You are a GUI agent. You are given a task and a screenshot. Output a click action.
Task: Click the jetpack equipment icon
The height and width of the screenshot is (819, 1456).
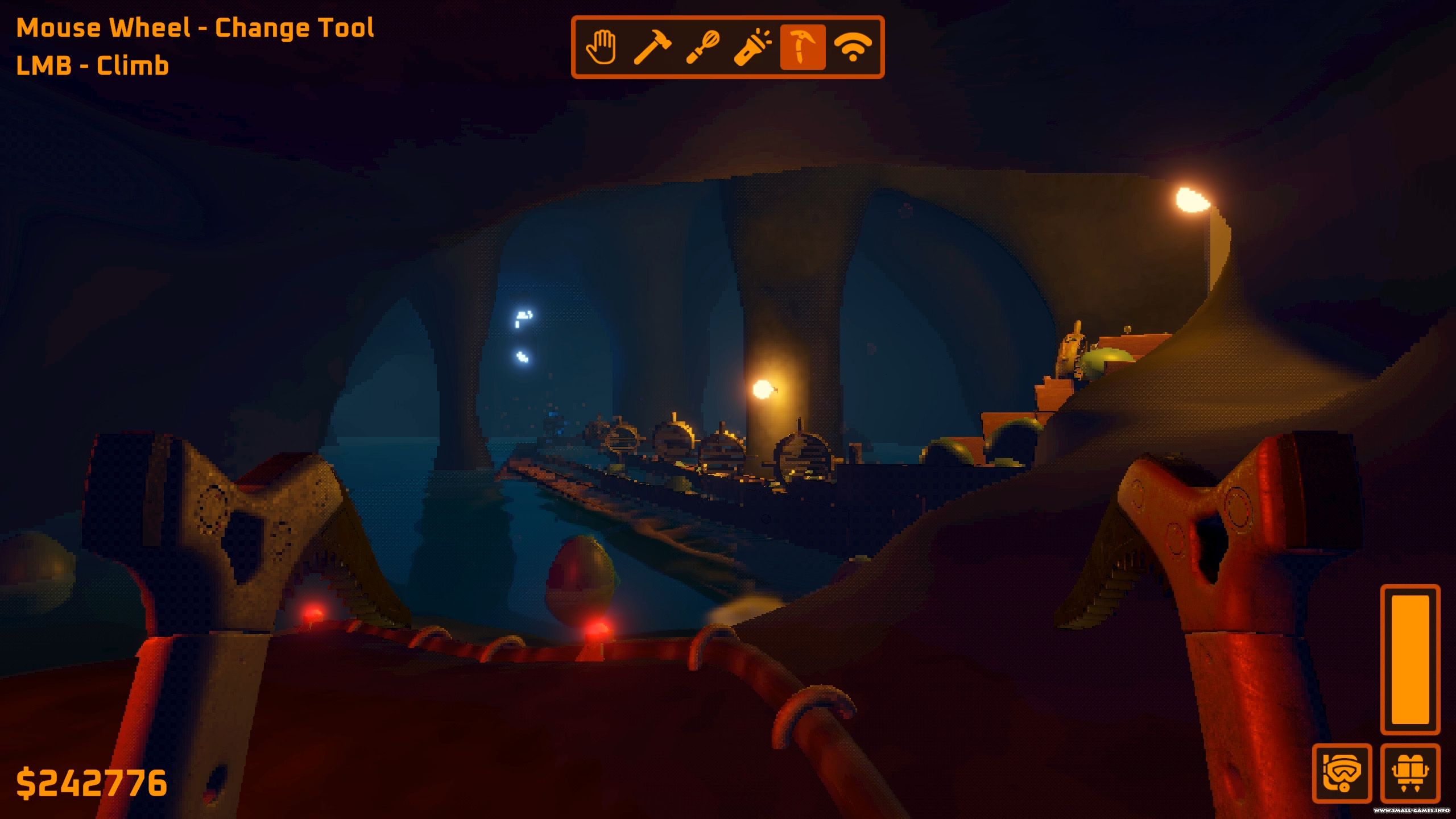click(x=1410, y=773)
